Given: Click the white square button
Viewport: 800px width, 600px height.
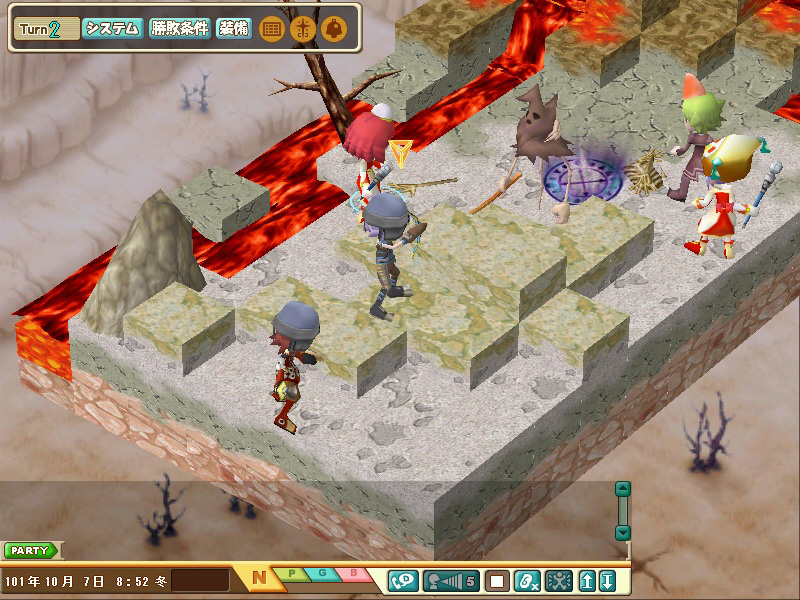Looking at the screenshot, I should (x=497, y=580).
